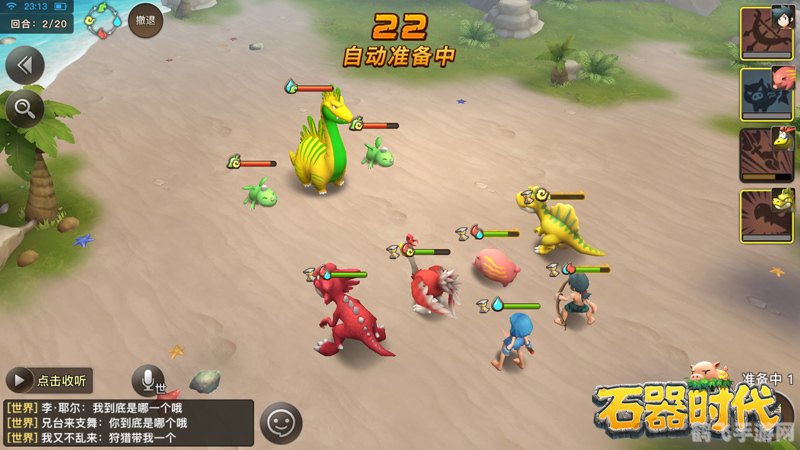Activate the world voice microphone button
The height and width of the screenshot is (450, 800).
click(x=148, y=380)
